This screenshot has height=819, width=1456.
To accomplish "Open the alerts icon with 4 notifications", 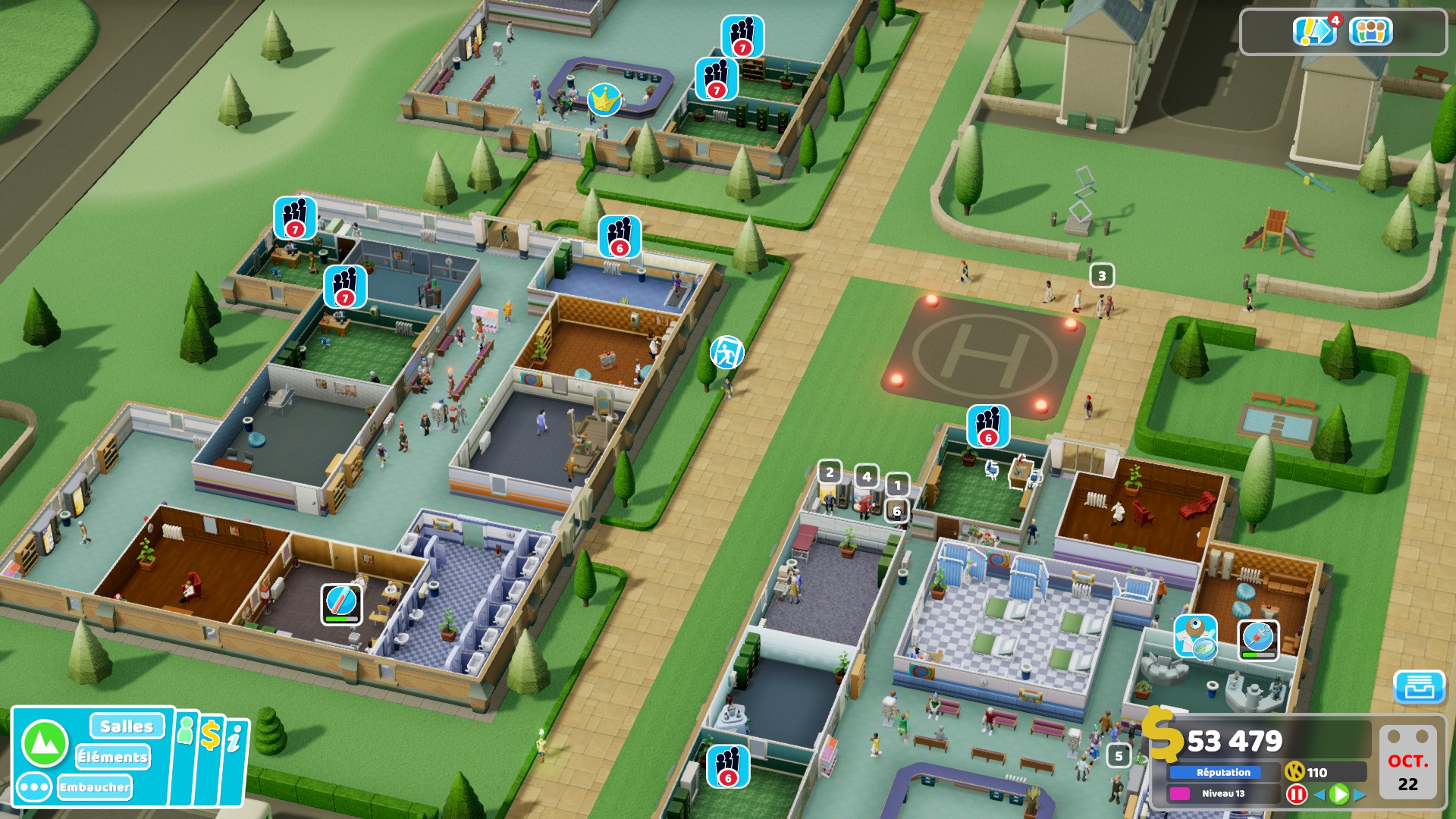I will [1315, 31].
